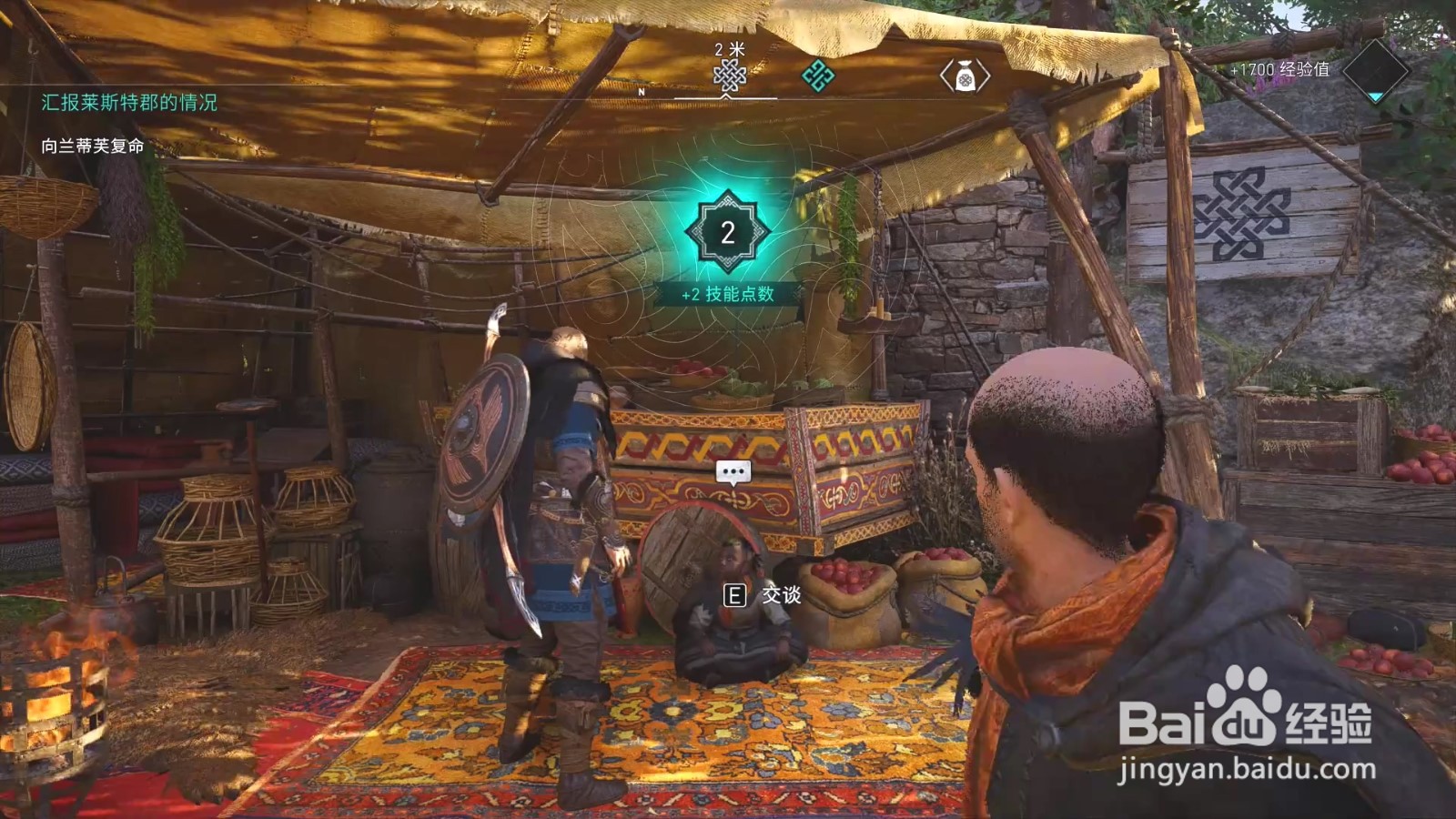
Task: Select the quest title 汇报莱斯特郡的情况
Action: tap(129, 102)
